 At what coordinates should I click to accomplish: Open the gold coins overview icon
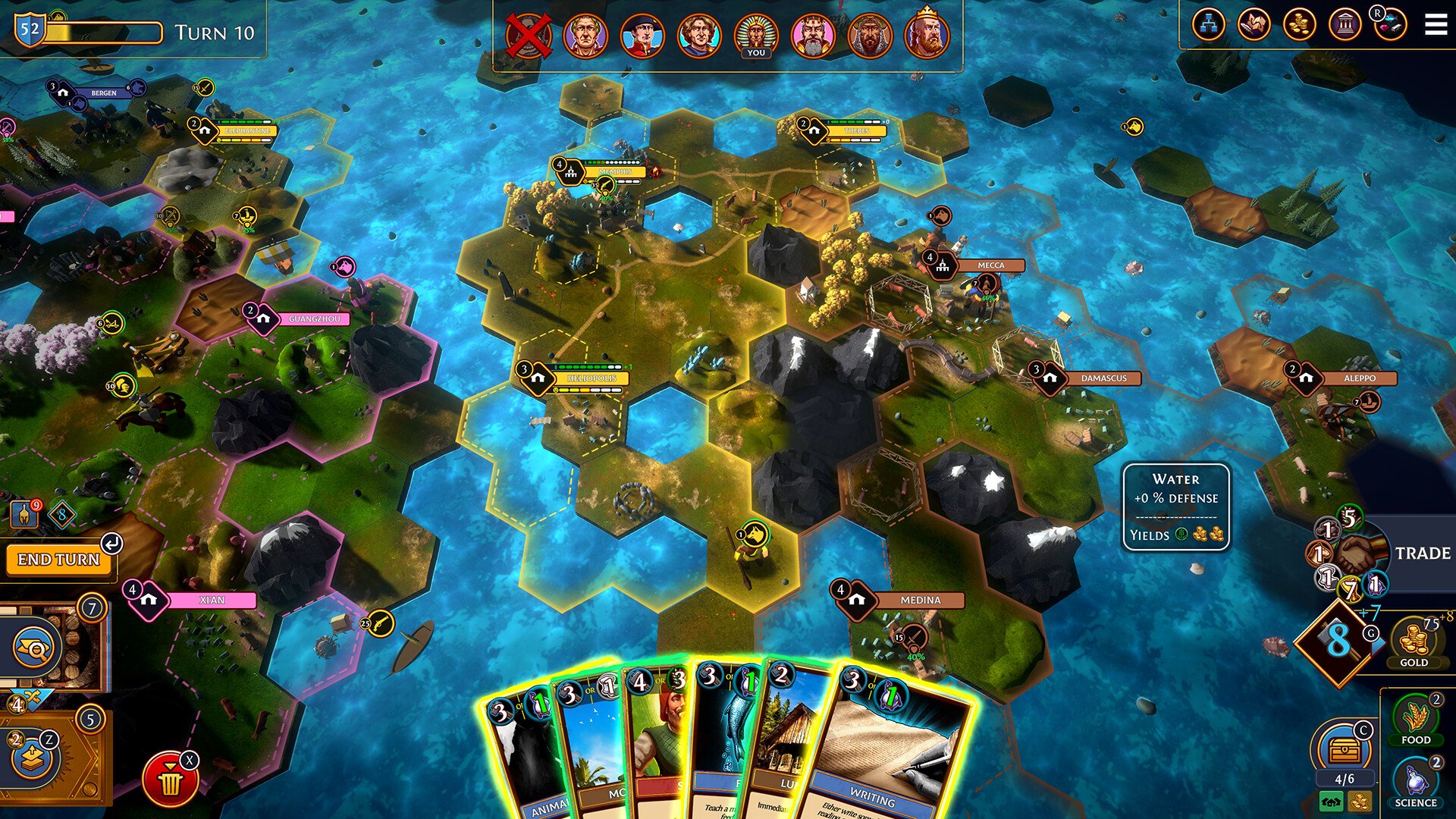tap(1299, 25)
